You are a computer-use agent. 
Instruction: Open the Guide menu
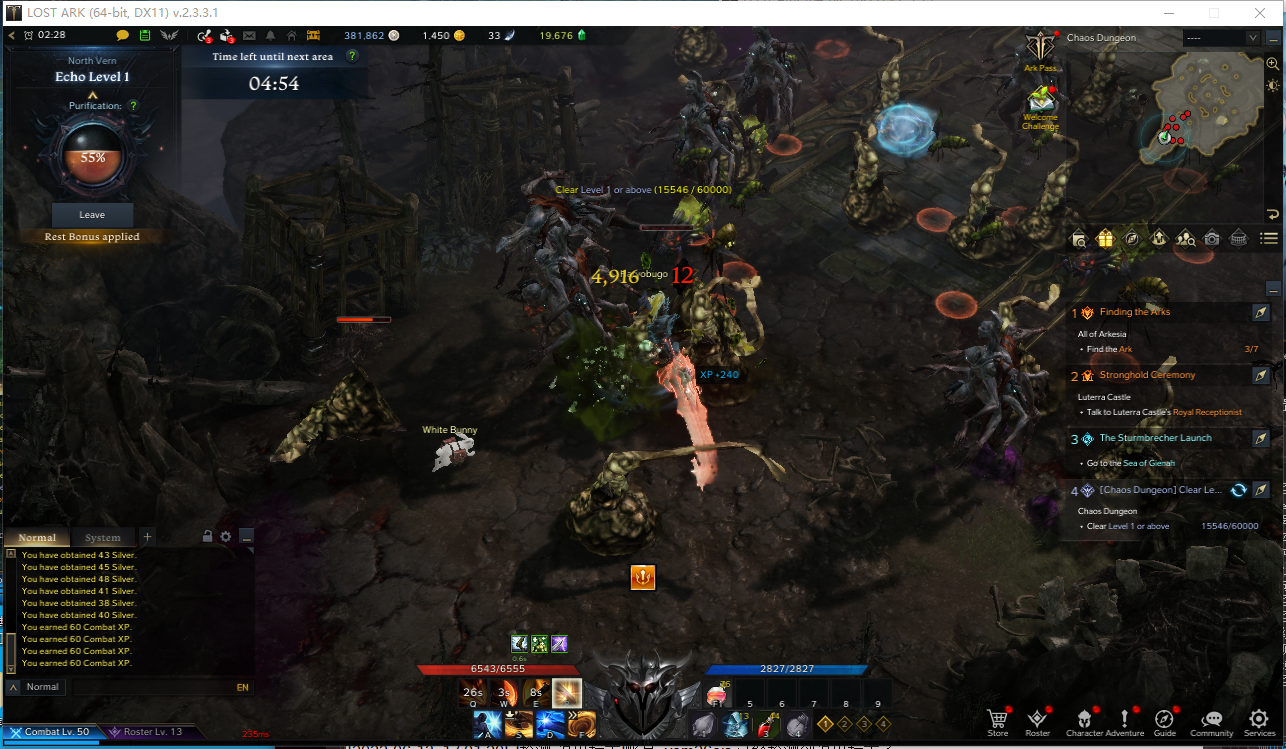(1165, 720)
